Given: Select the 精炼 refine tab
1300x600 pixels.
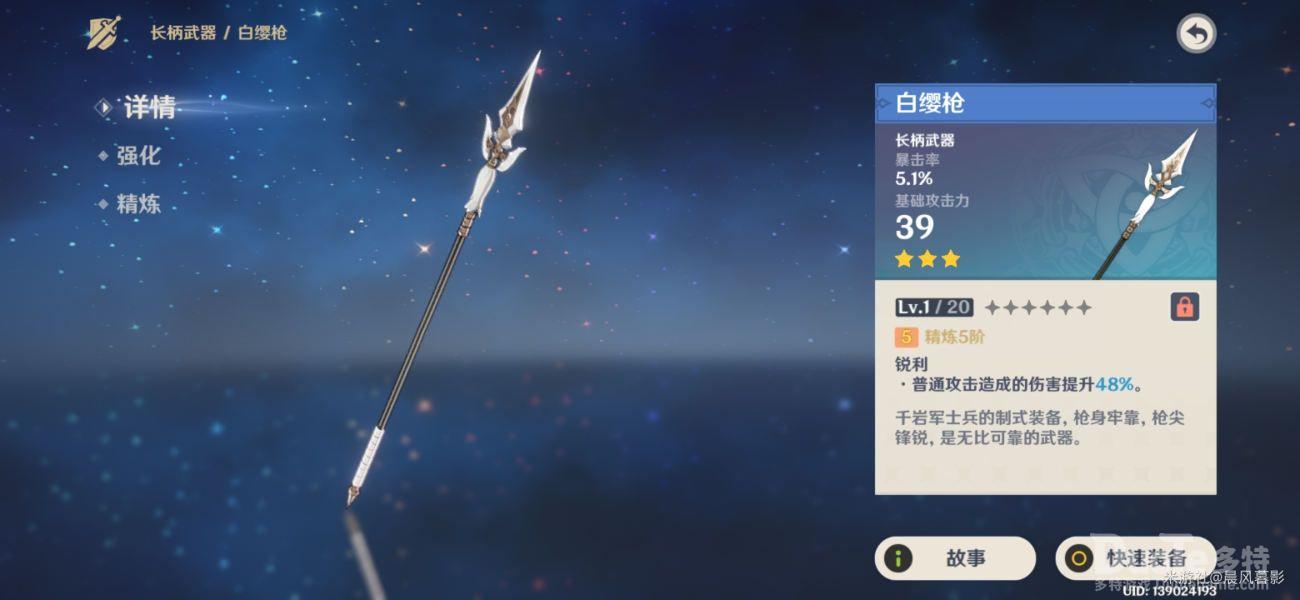Looking at the screenshot, I should 138,205.
